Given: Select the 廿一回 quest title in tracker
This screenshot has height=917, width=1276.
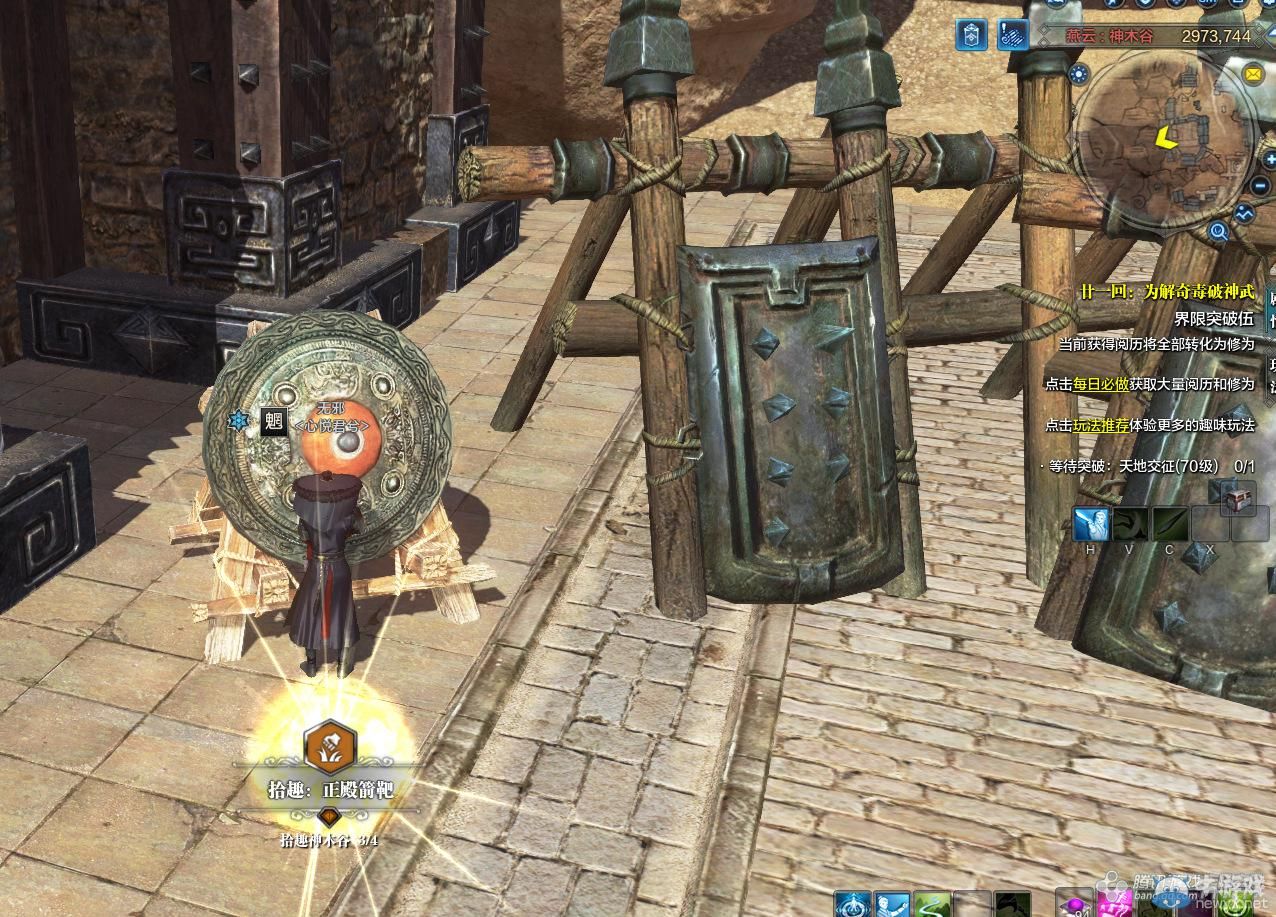Looking at the screenshot, I should coord(1166,292).
